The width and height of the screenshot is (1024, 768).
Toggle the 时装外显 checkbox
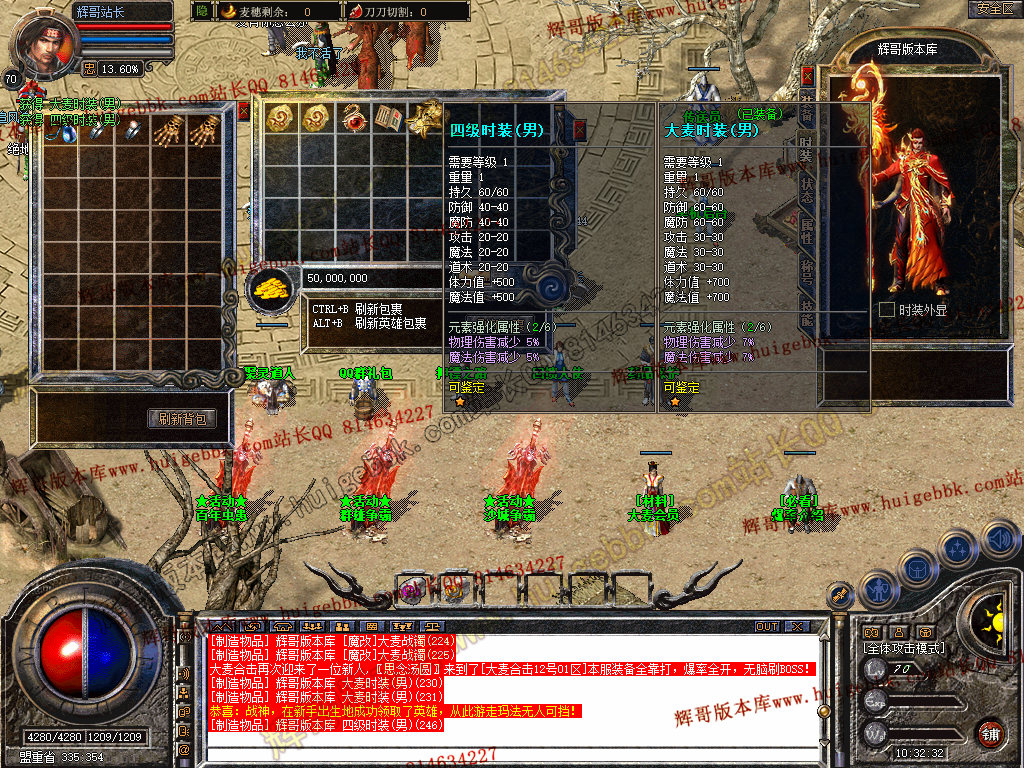(886, 310)
